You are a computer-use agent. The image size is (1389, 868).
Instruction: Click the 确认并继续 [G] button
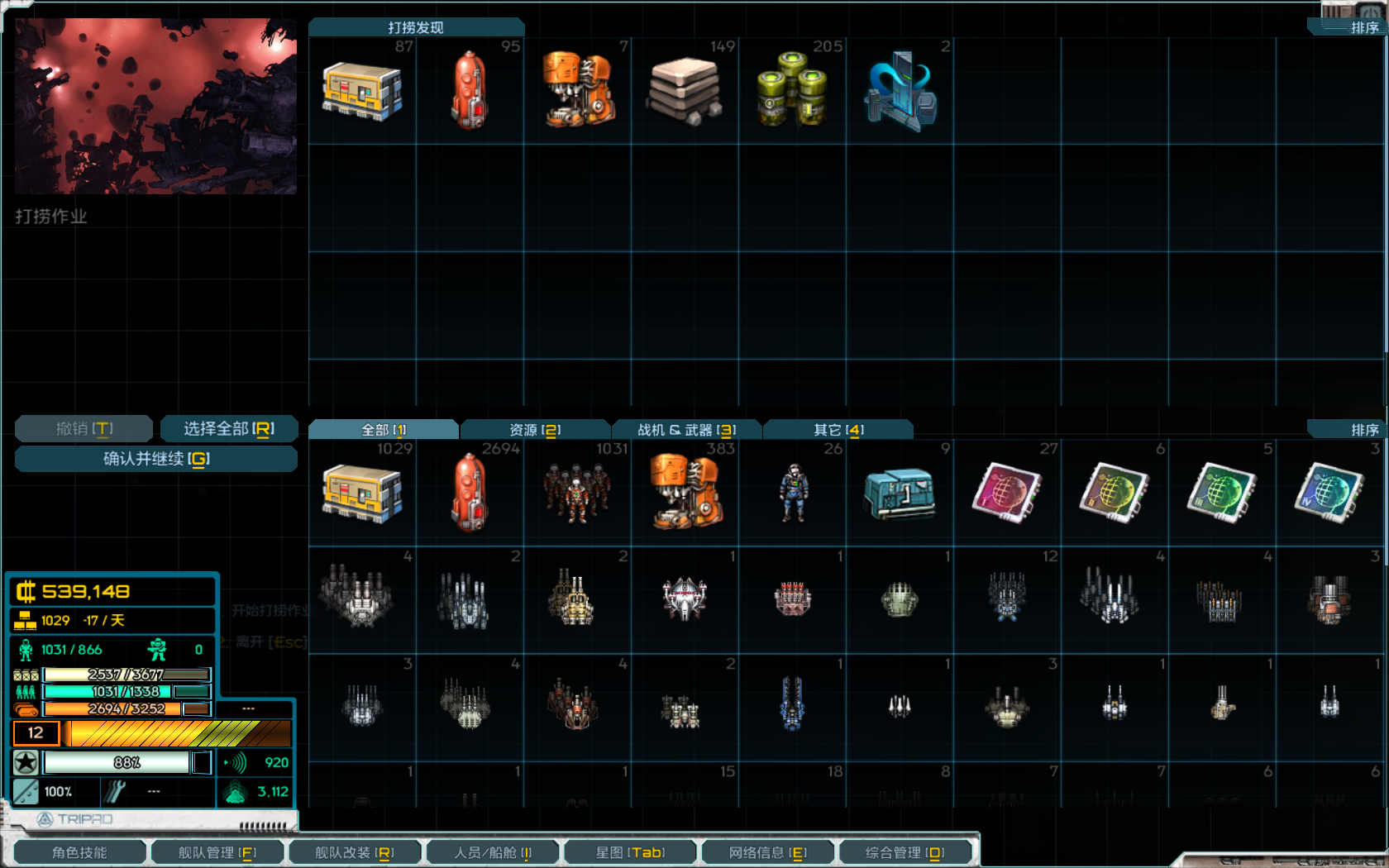(x=155, y=459)
